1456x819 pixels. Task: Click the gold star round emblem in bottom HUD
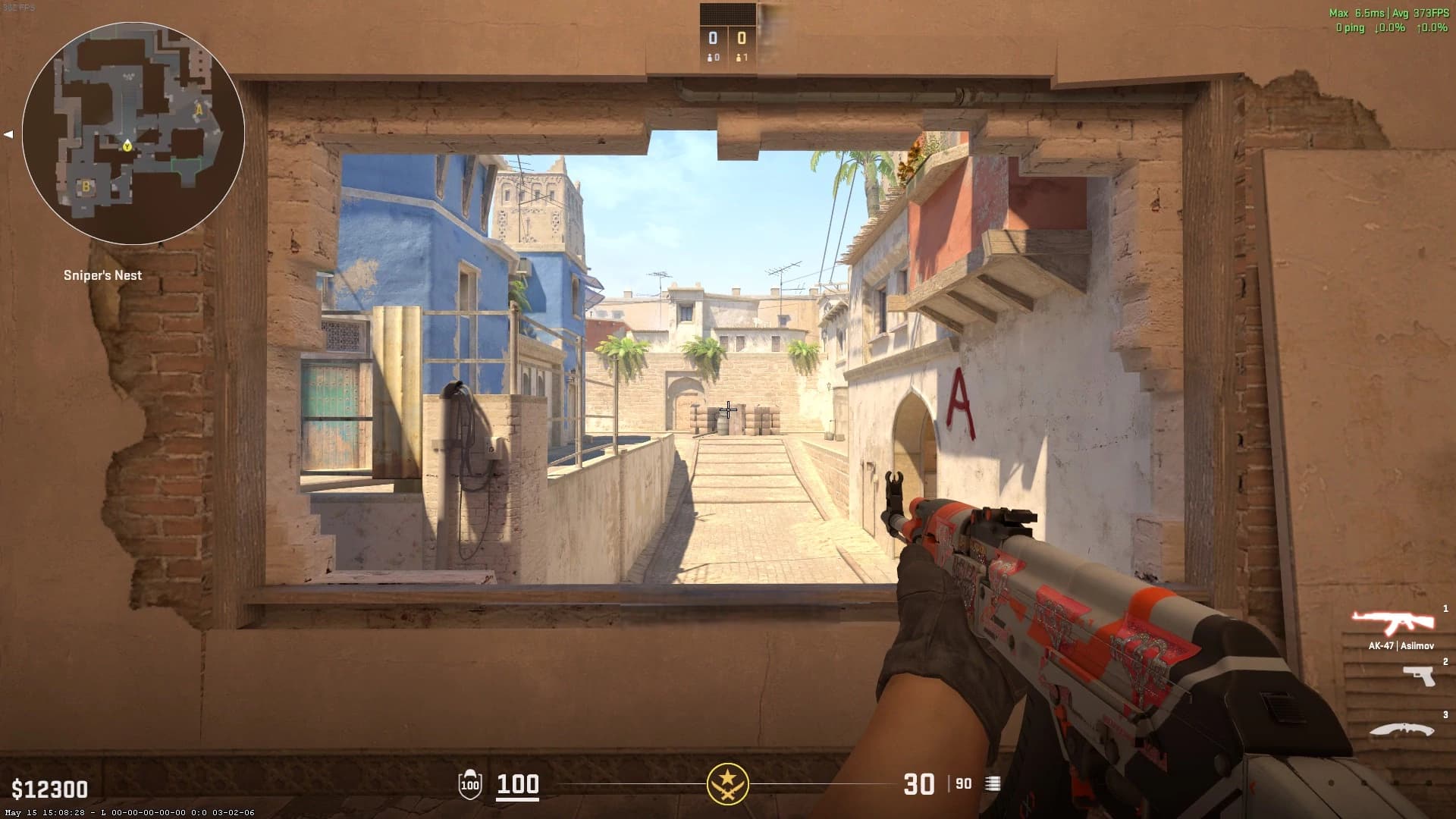pos(727,783)
